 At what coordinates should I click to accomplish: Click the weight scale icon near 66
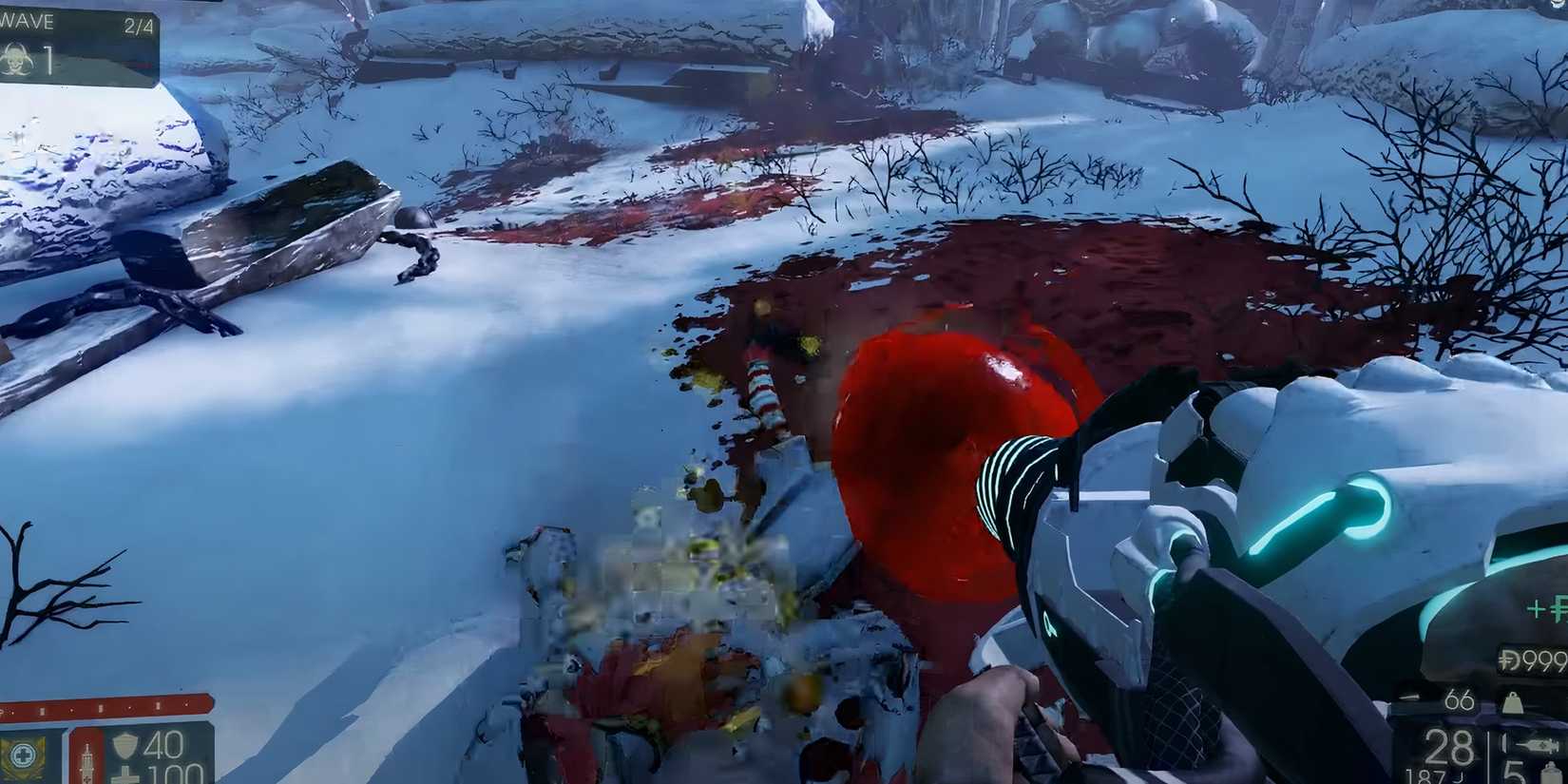[1512, 702]
